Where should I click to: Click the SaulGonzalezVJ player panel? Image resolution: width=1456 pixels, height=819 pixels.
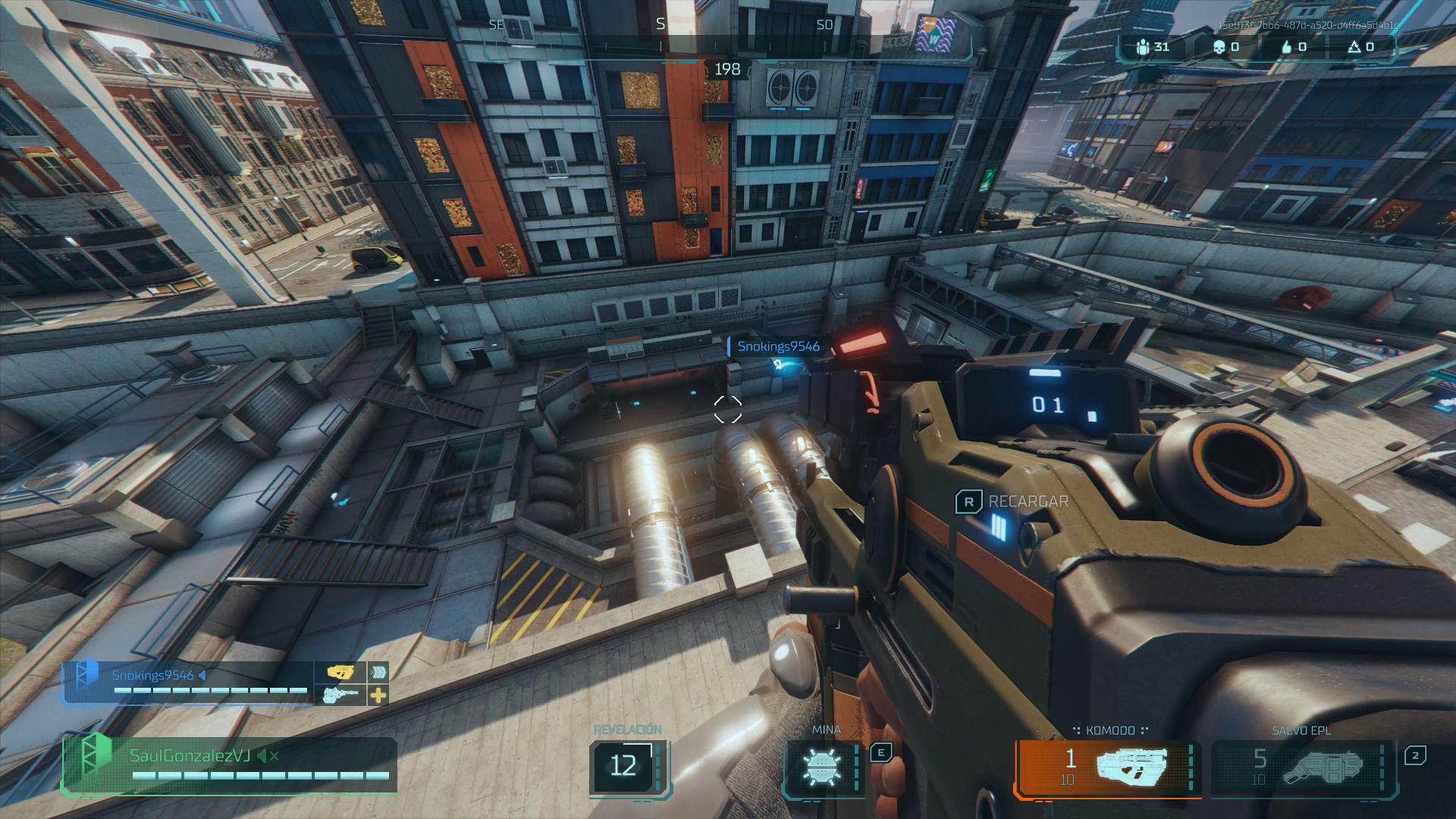tap(229, 764)
